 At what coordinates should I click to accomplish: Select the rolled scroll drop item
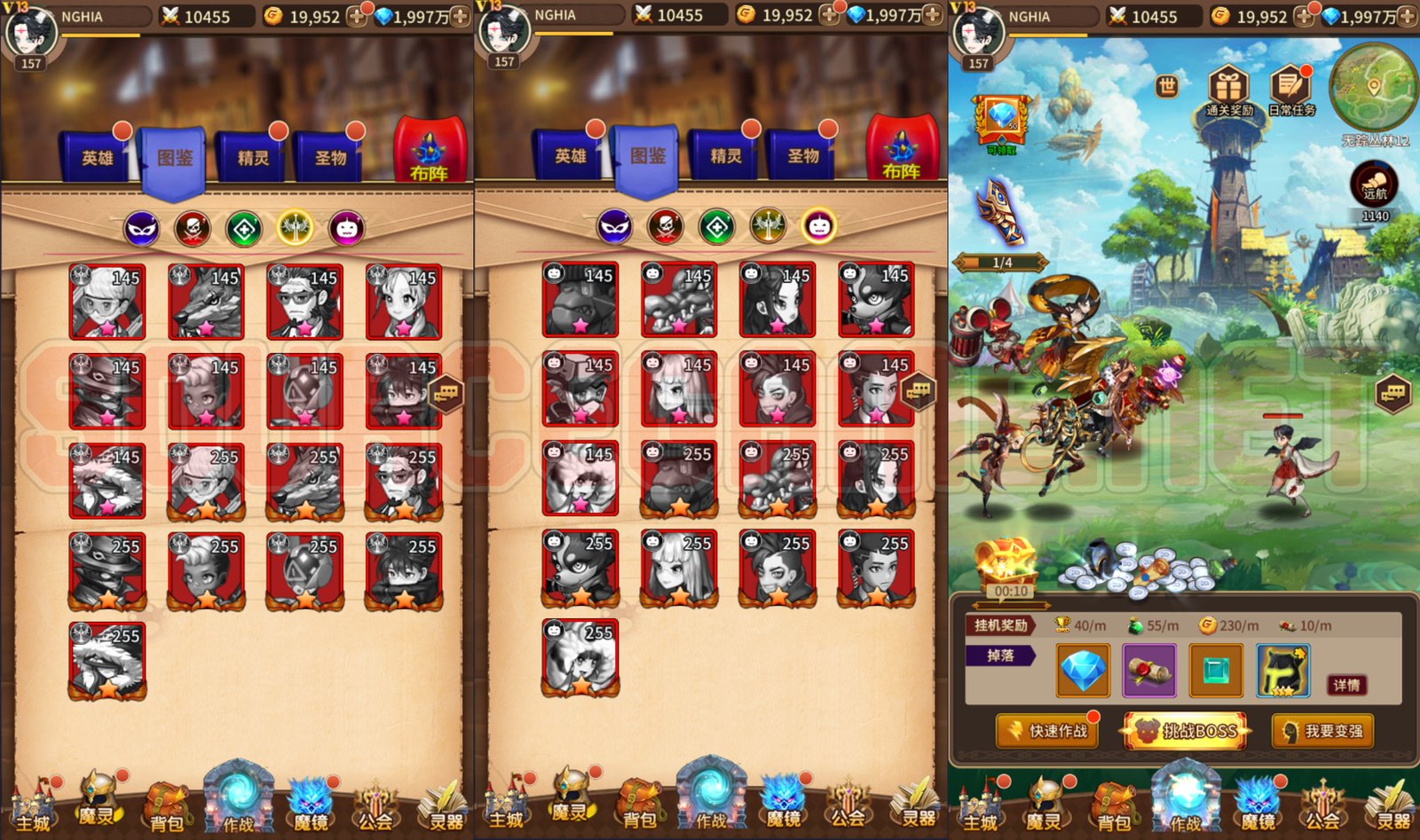pyautogui.click(x=1149, y=670)
